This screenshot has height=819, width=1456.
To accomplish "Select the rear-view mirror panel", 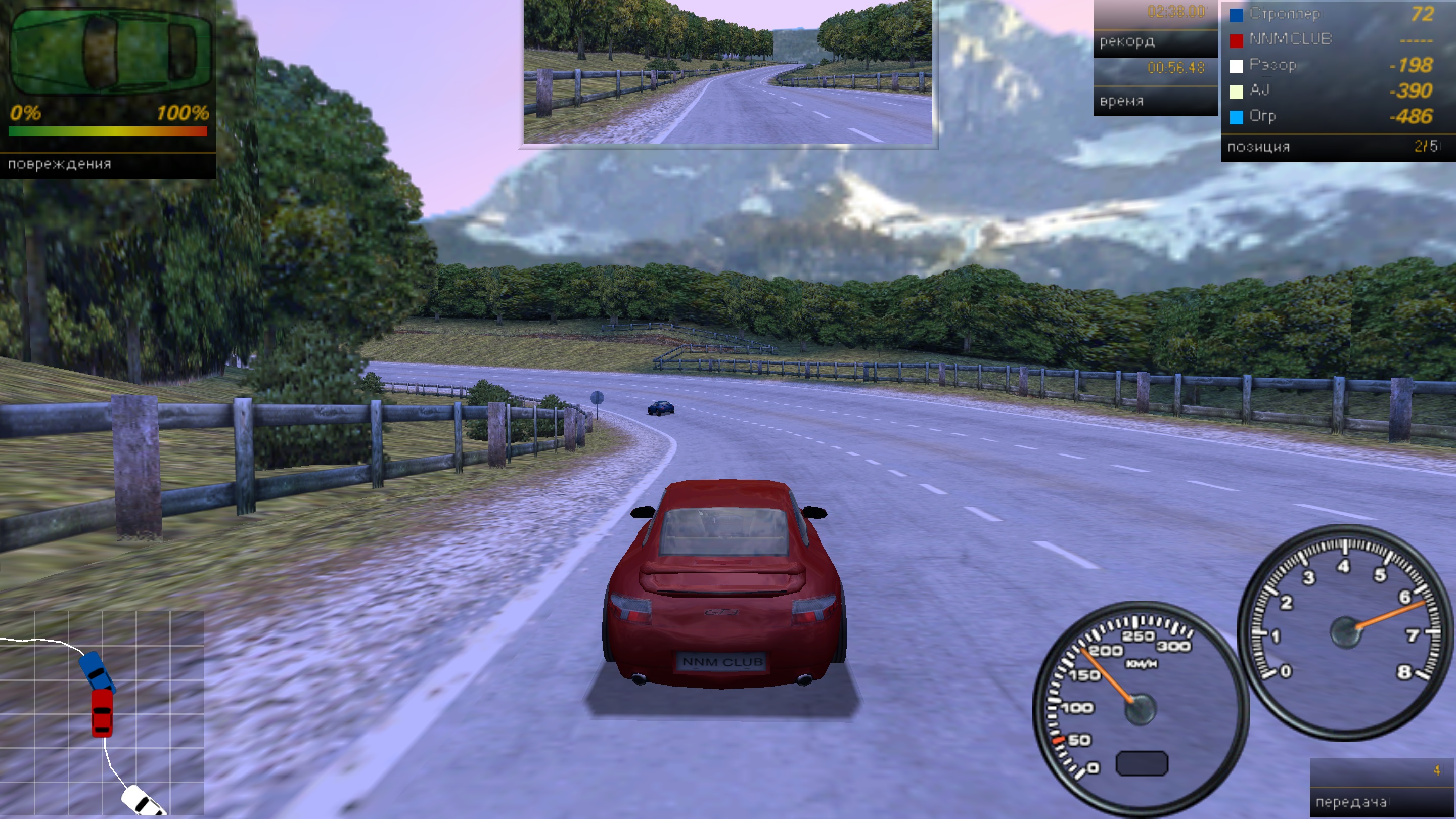I will pos(727,72).
